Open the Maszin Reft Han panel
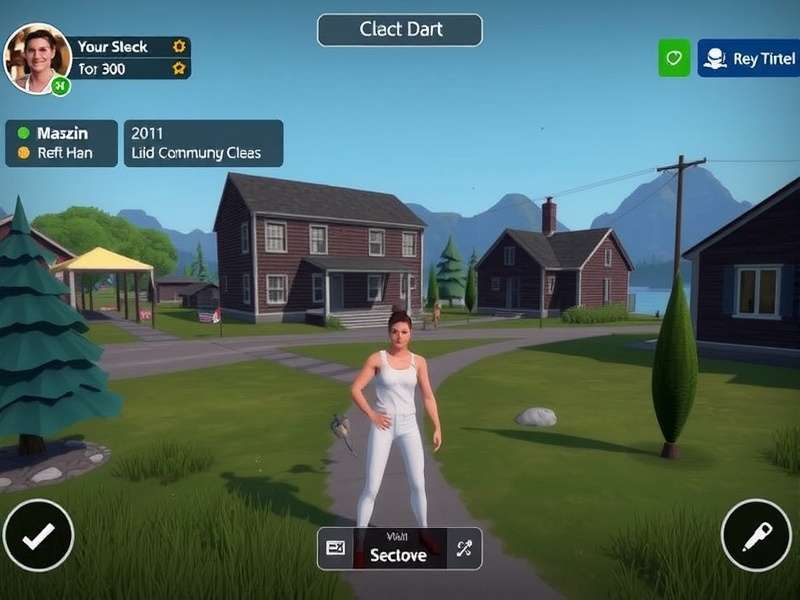The image size is (800, 600). tap(61, 143)
